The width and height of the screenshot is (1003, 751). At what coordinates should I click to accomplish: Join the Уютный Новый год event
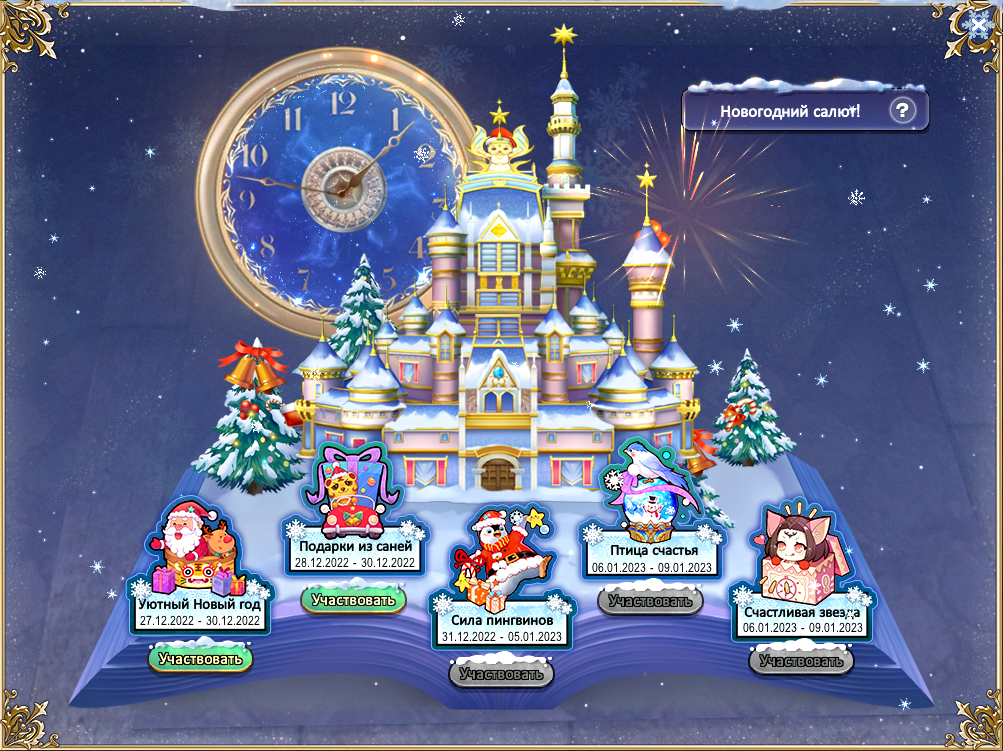click(200, 659)
